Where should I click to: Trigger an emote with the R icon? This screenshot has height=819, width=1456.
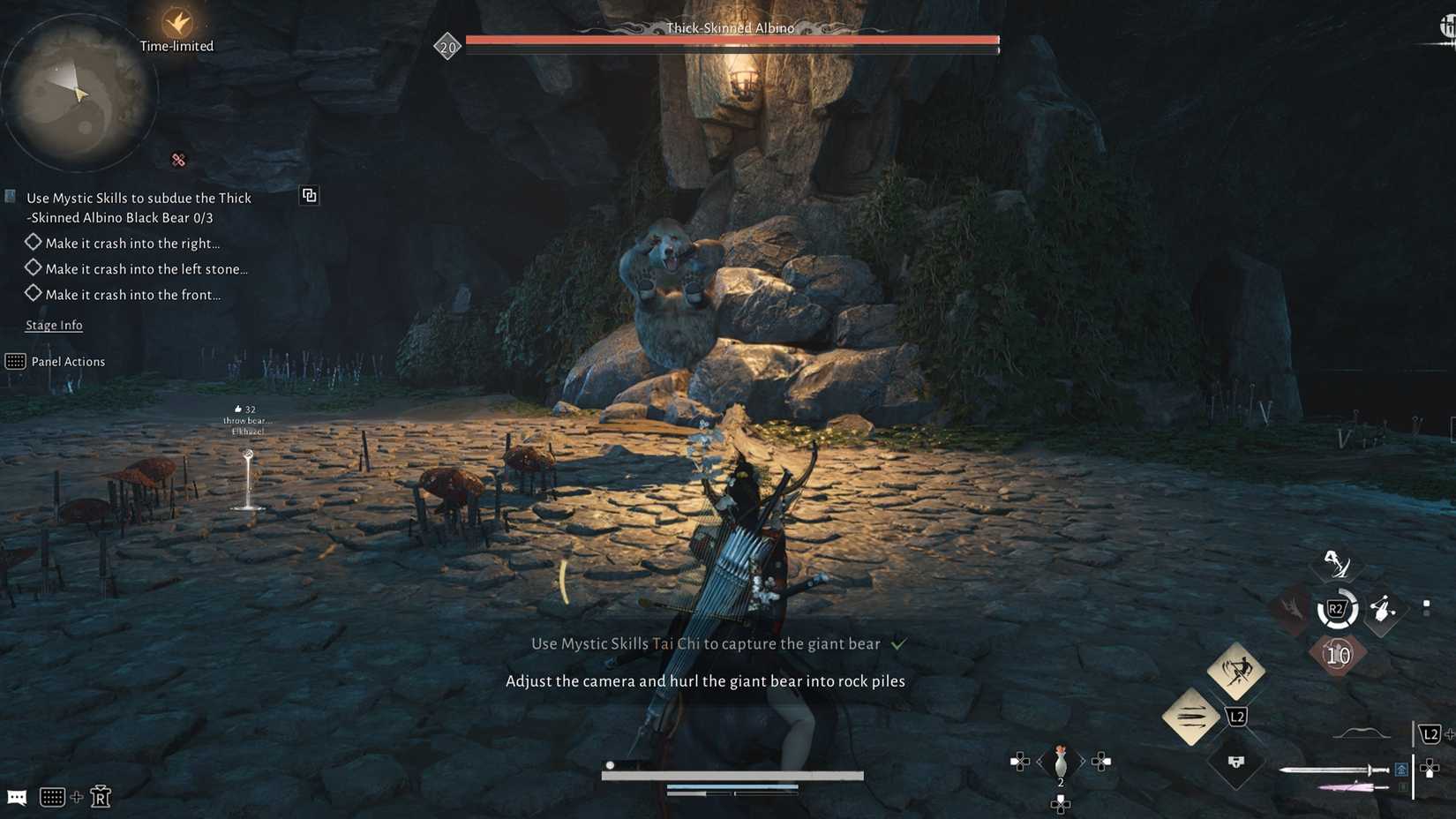(101, 796)
